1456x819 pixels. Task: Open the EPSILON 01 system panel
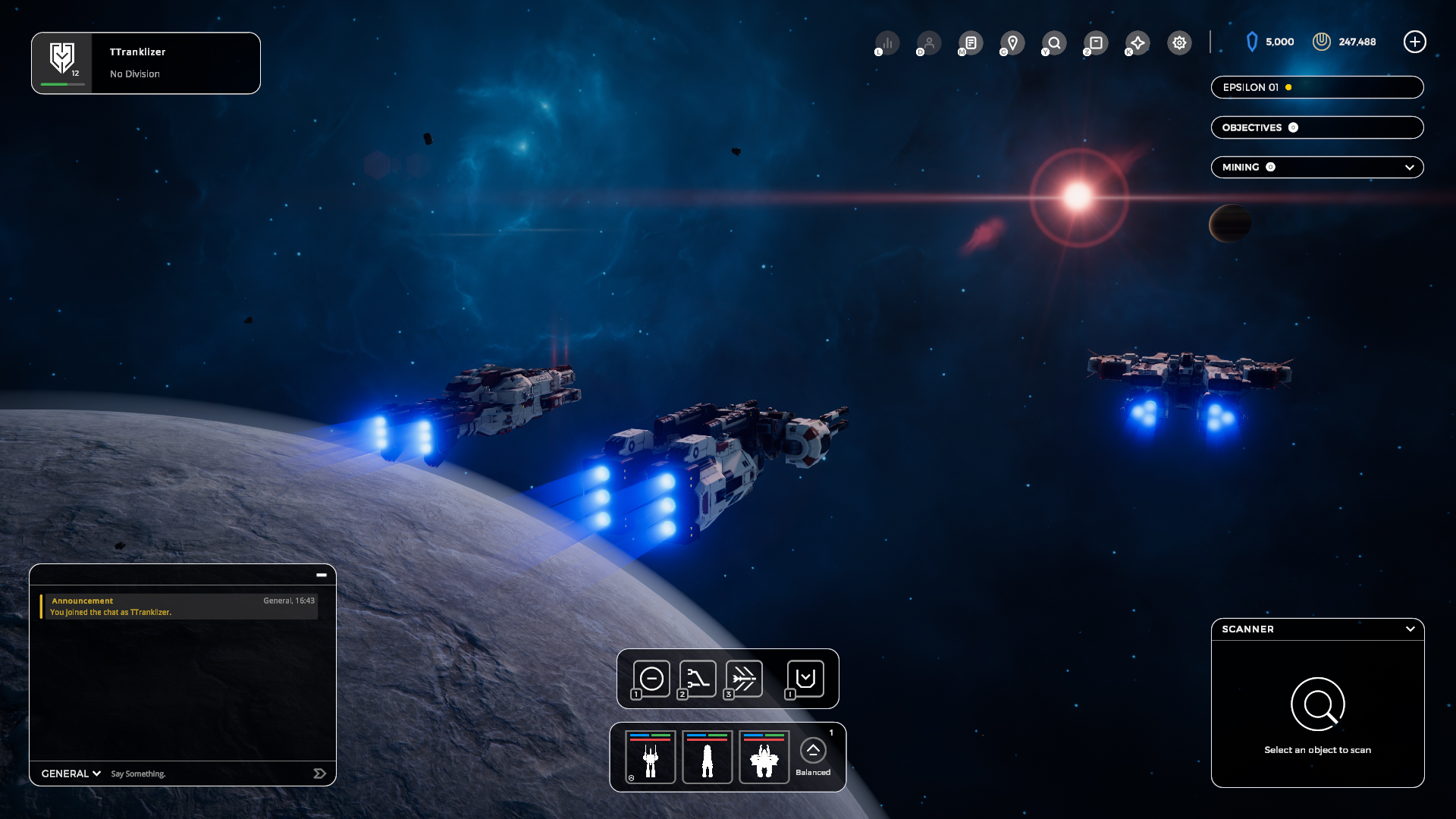[x=1316, y=87]
